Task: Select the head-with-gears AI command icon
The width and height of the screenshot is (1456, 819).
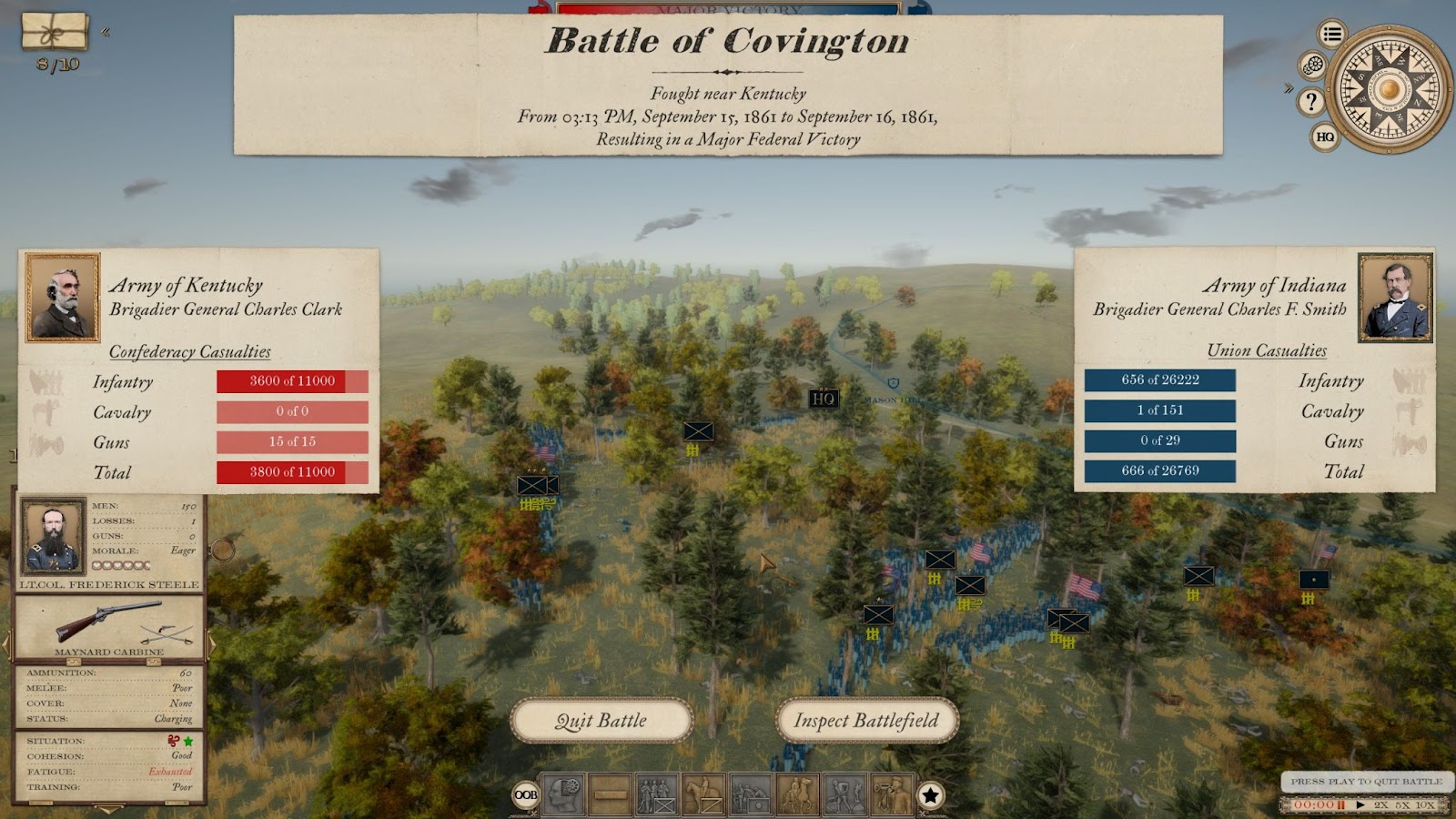Action: (563, 794)
